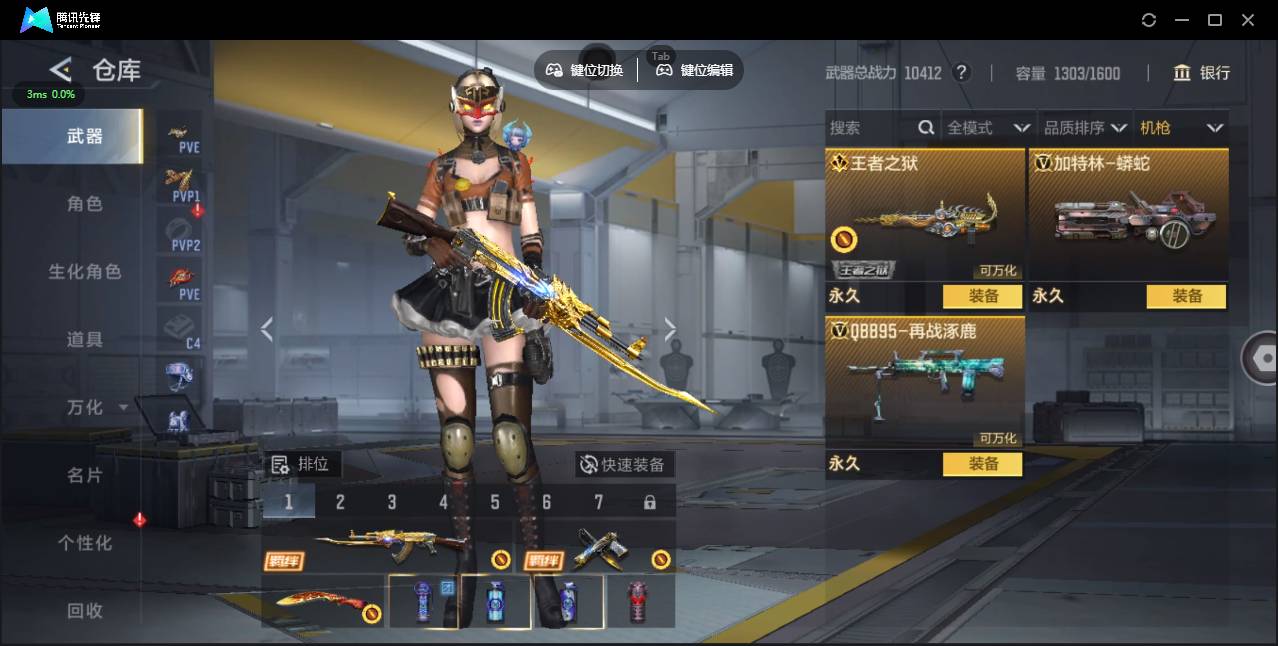Close the Tencent emulator window

pyautogui.click(x=1248, y=20)
